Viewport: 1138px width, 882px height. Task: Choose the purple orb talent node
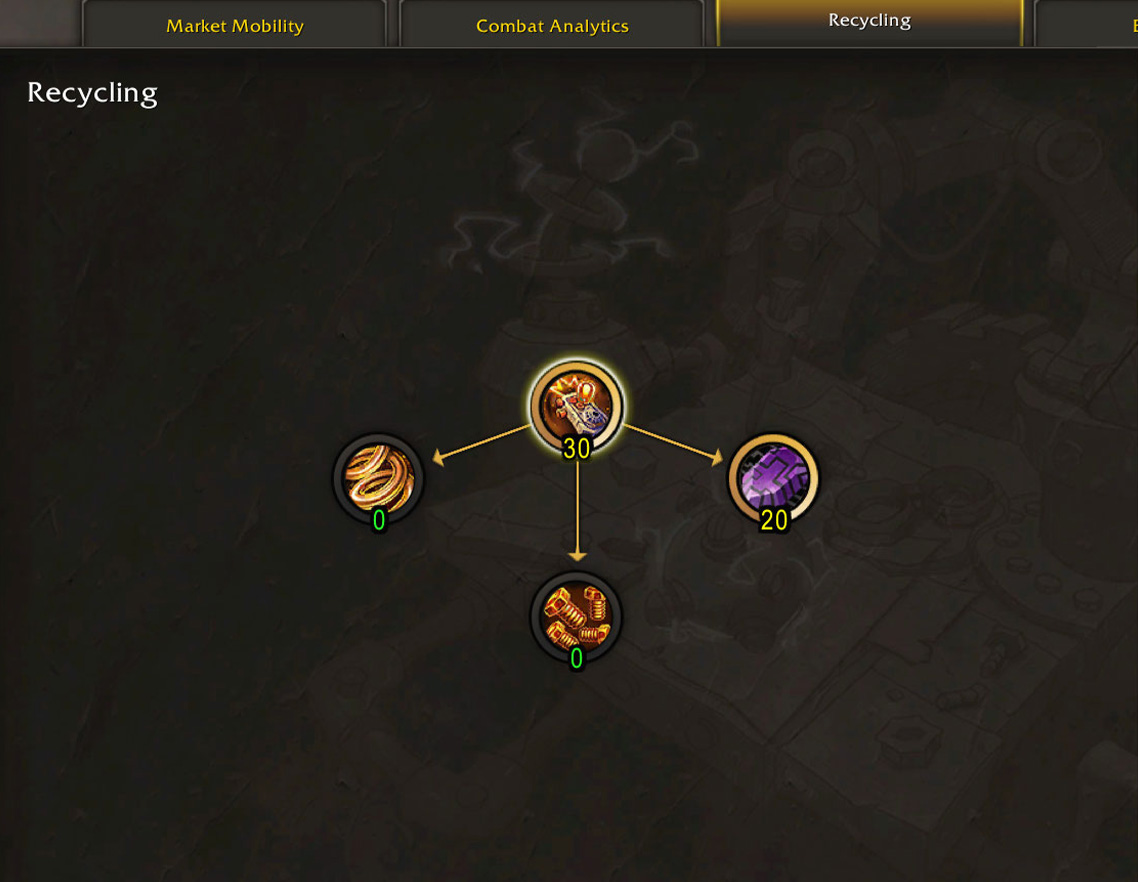pyautogui.click(x=773, y=479)
